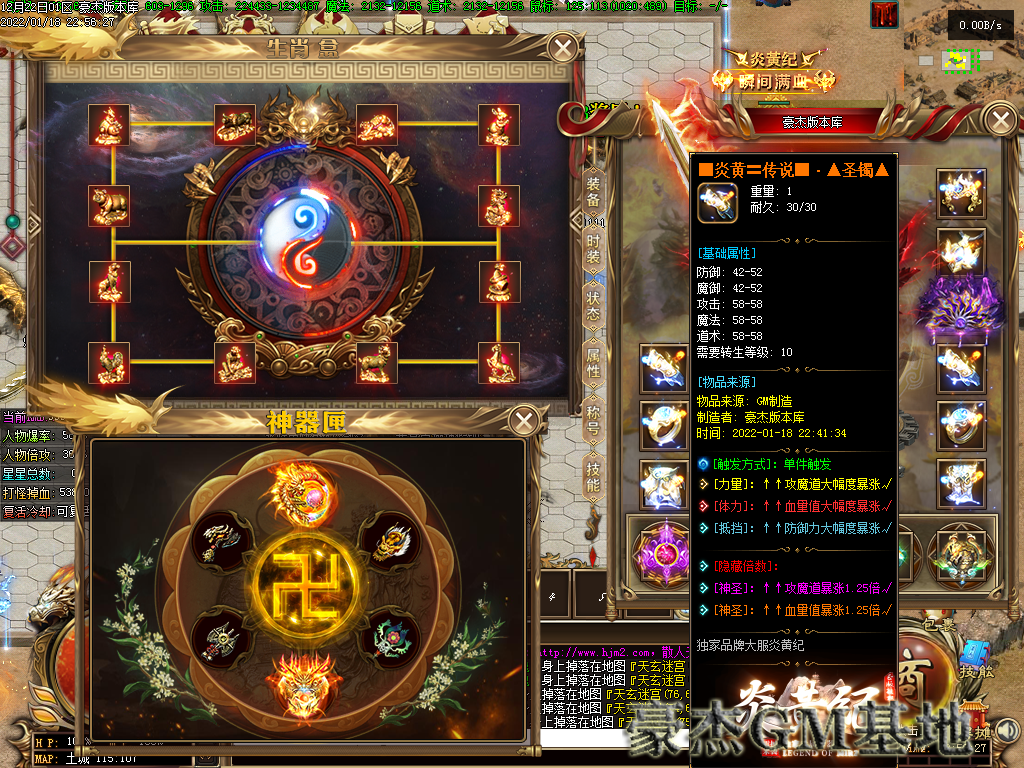1024x768 pixels.
Task: Close the character equipment panel
Action: (x=999, y=121)
